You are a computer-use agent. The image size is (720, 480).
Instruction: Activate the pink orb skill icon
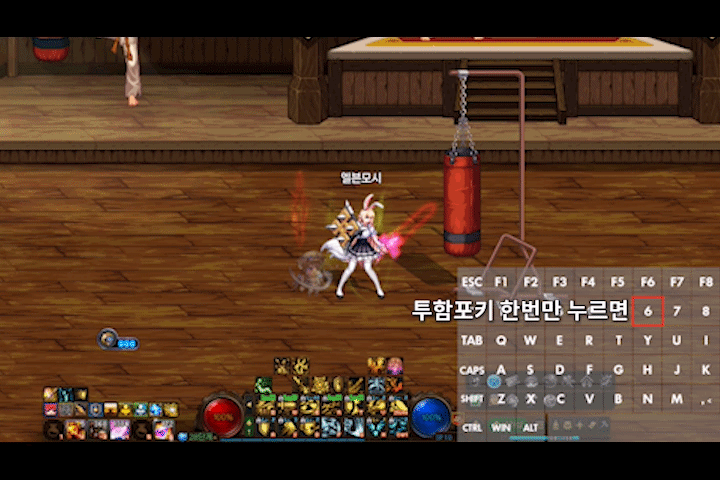click(x=395, y=366)
